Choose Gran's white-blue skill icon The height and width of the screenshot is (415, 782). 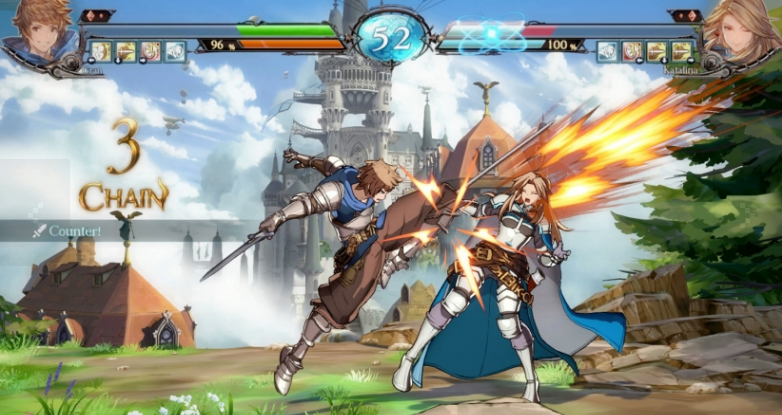coord(175,51)
